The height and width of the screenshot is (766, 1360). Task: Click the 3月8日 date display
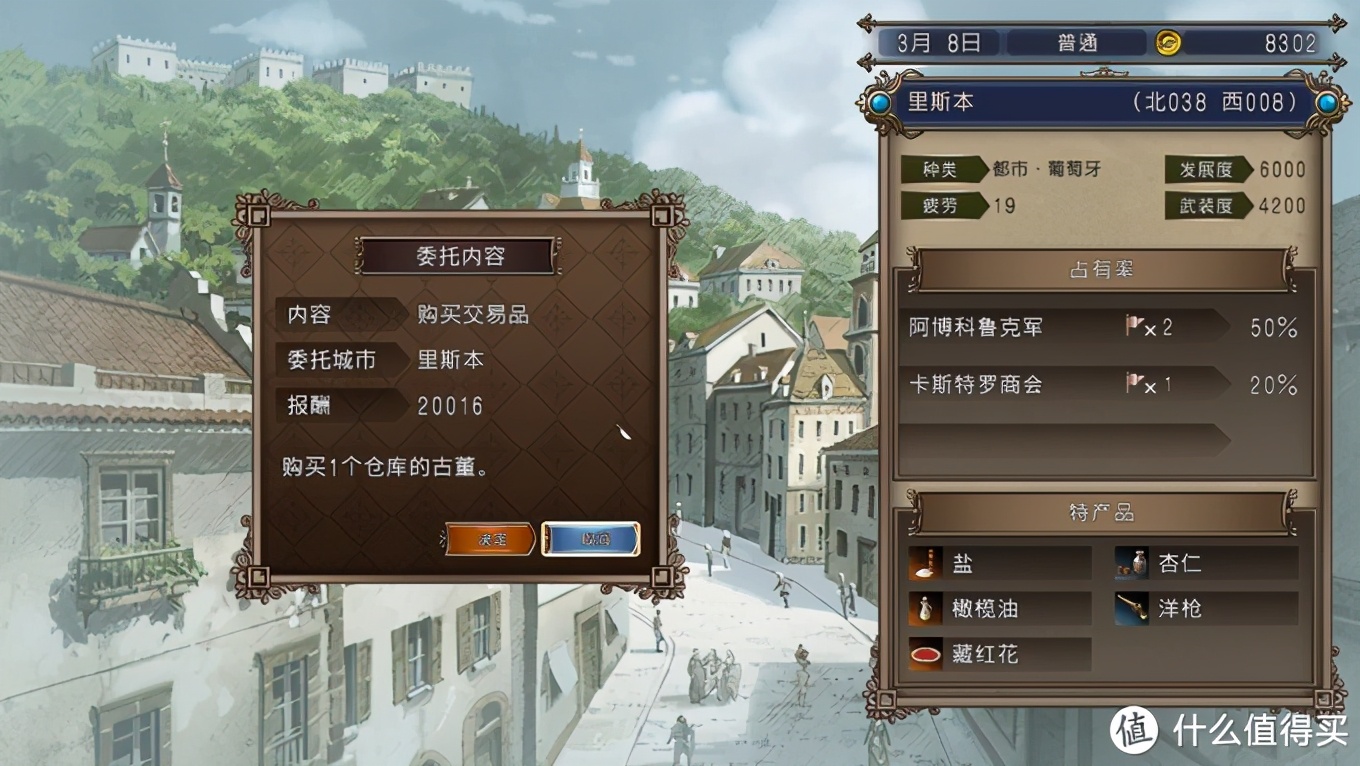[940, 42]
